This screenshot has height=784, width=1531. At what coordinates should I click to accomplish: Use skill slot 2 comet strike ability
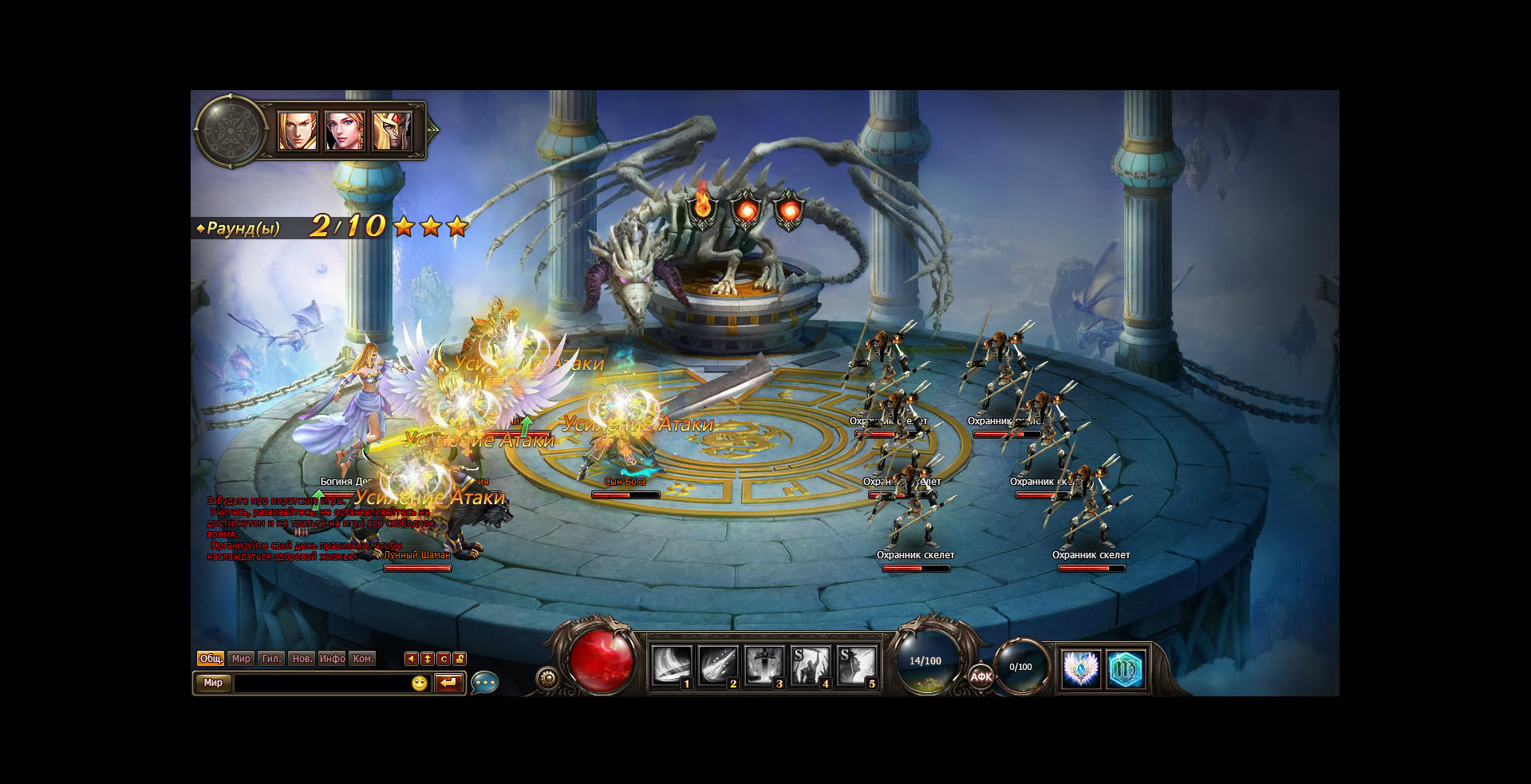tap(717, 666)
